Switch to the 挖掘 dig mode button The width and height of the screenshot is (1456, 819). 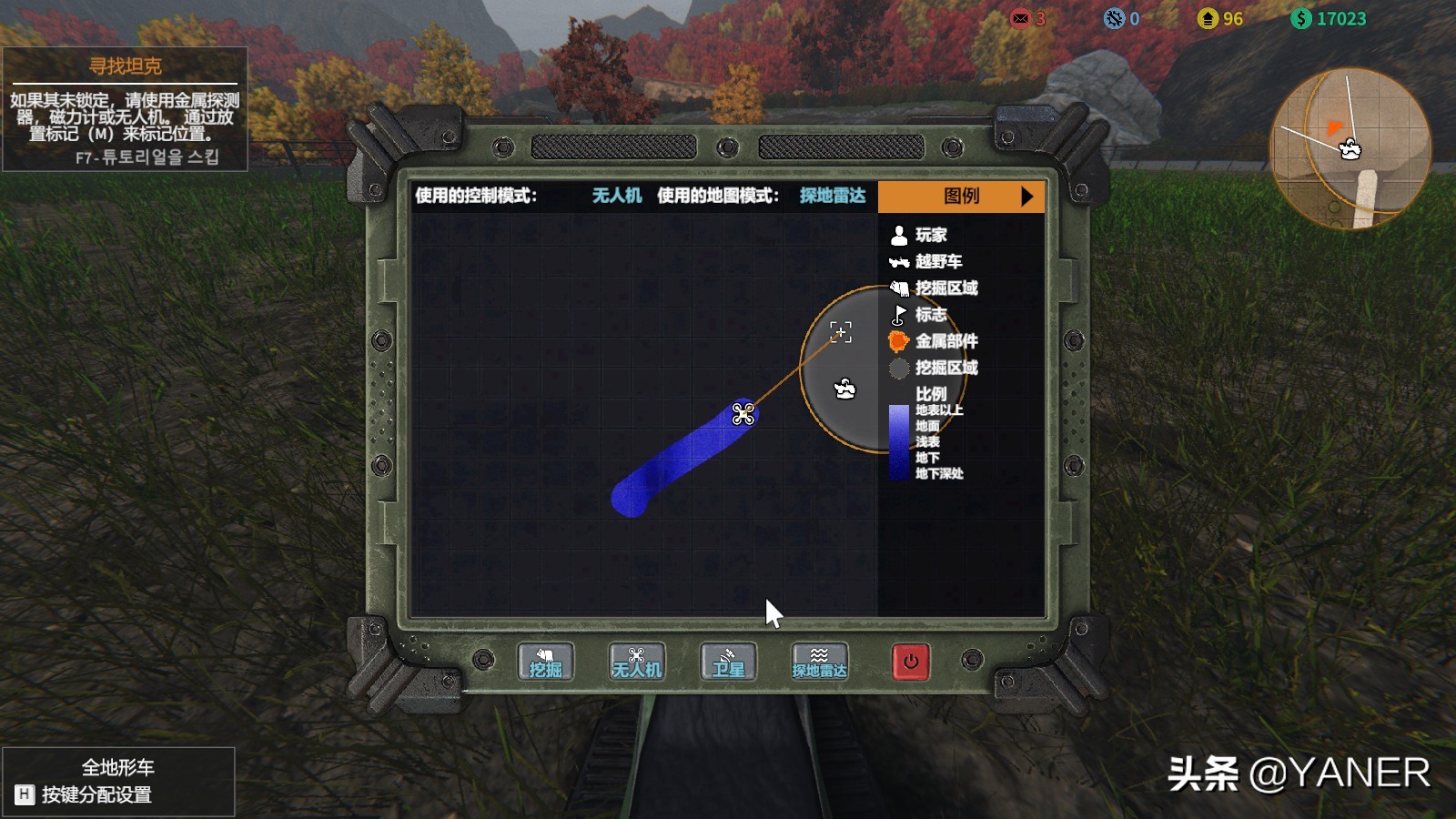pos(546,662)
